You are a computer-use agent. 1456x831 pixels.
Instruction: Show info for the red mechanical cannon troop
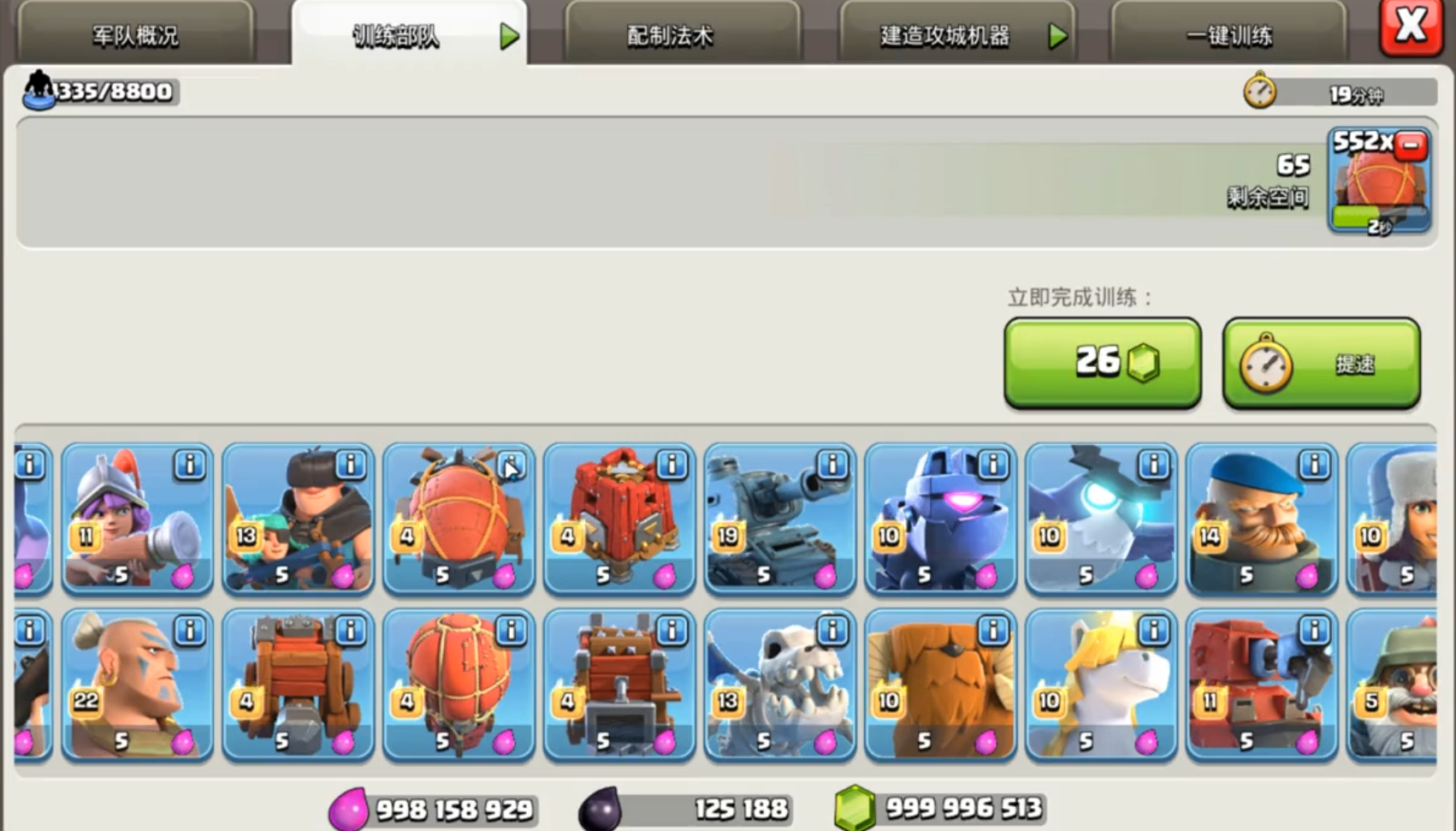coord(1314,632)
